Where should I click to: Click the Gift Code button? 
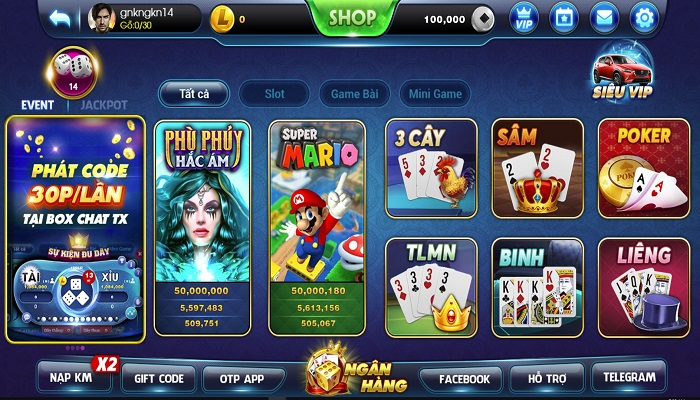[158, 379]
